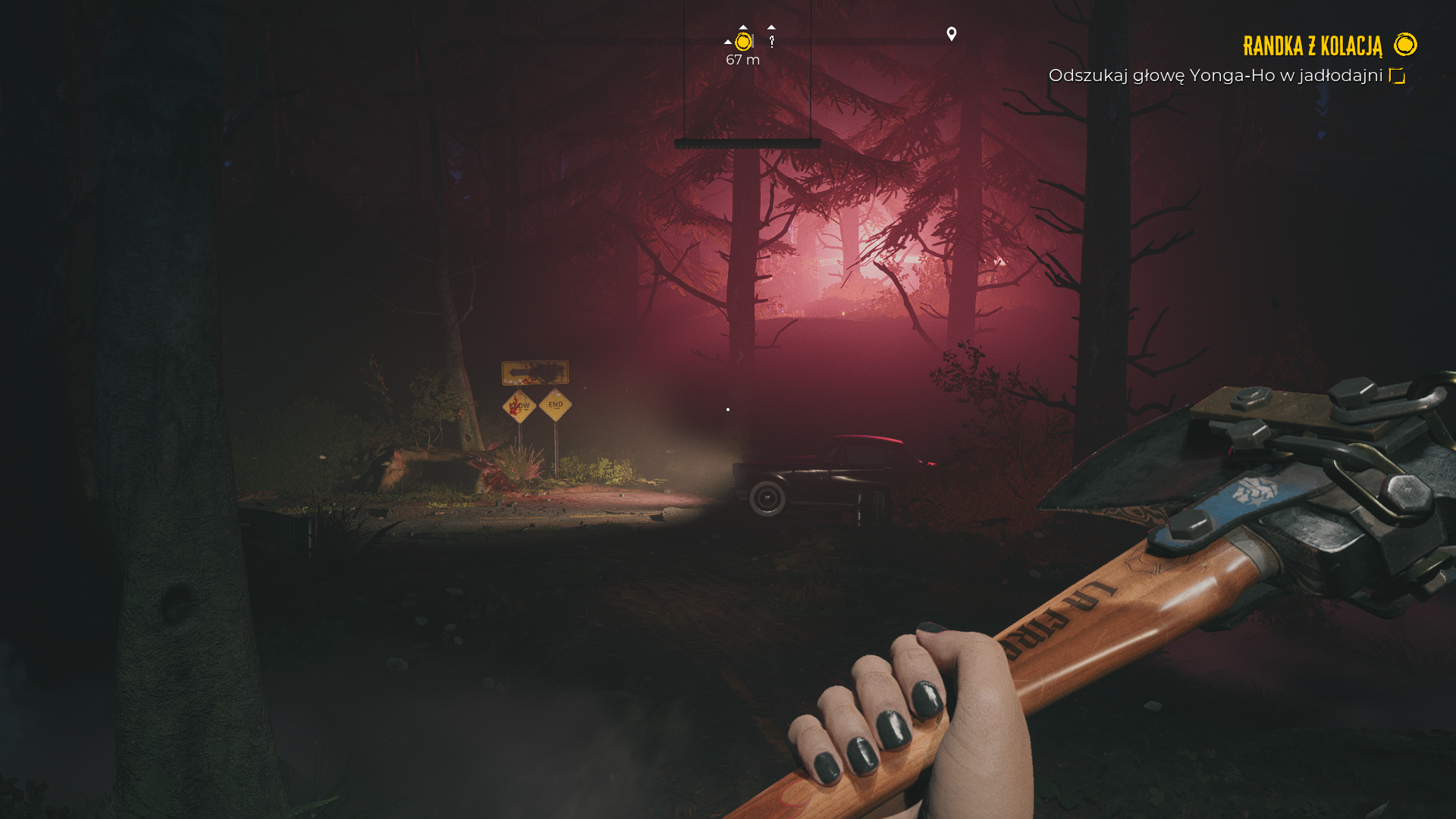Open the Randka z kolacją quest tracker
Screen dimensions: 1456x819
1312,46
